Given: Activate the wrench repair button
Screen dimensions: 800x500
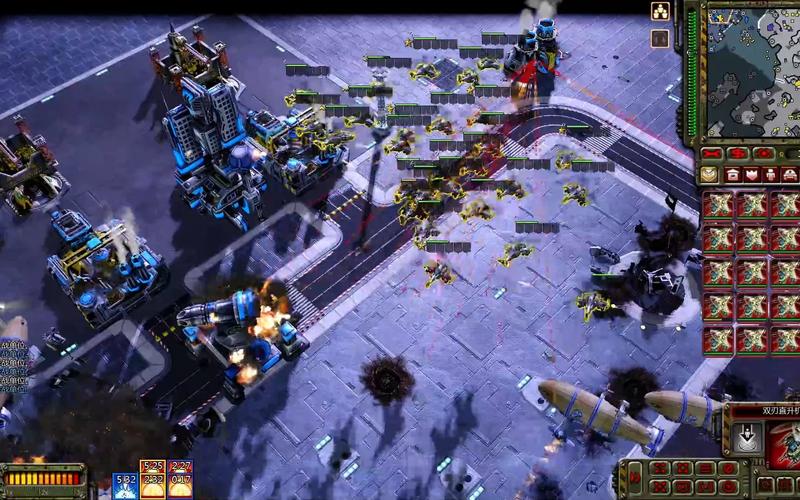Looking at the screenshot, I should (710, 153).
